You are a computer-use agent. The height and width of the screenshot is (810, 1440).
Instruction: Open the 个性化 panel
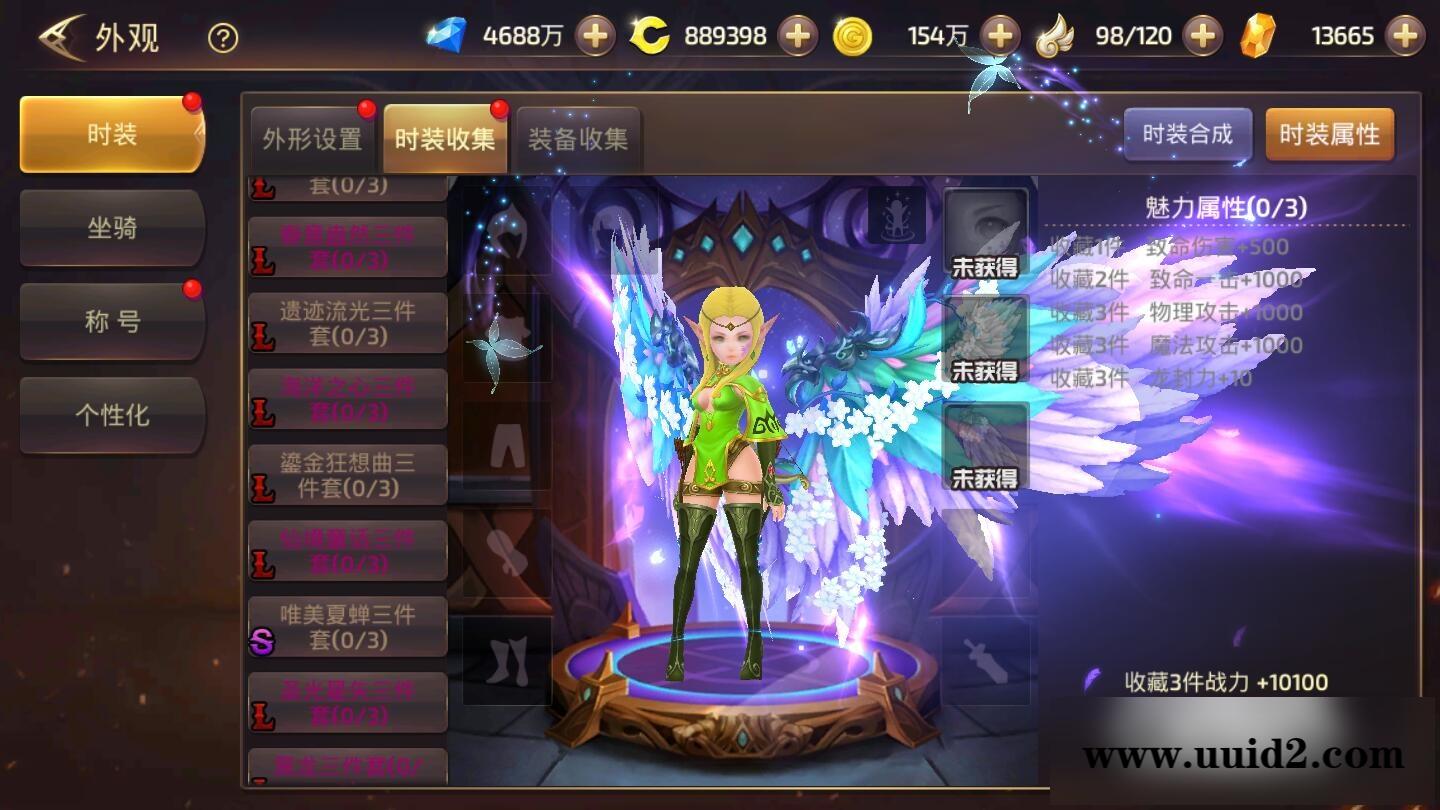[x=111, y=416]
